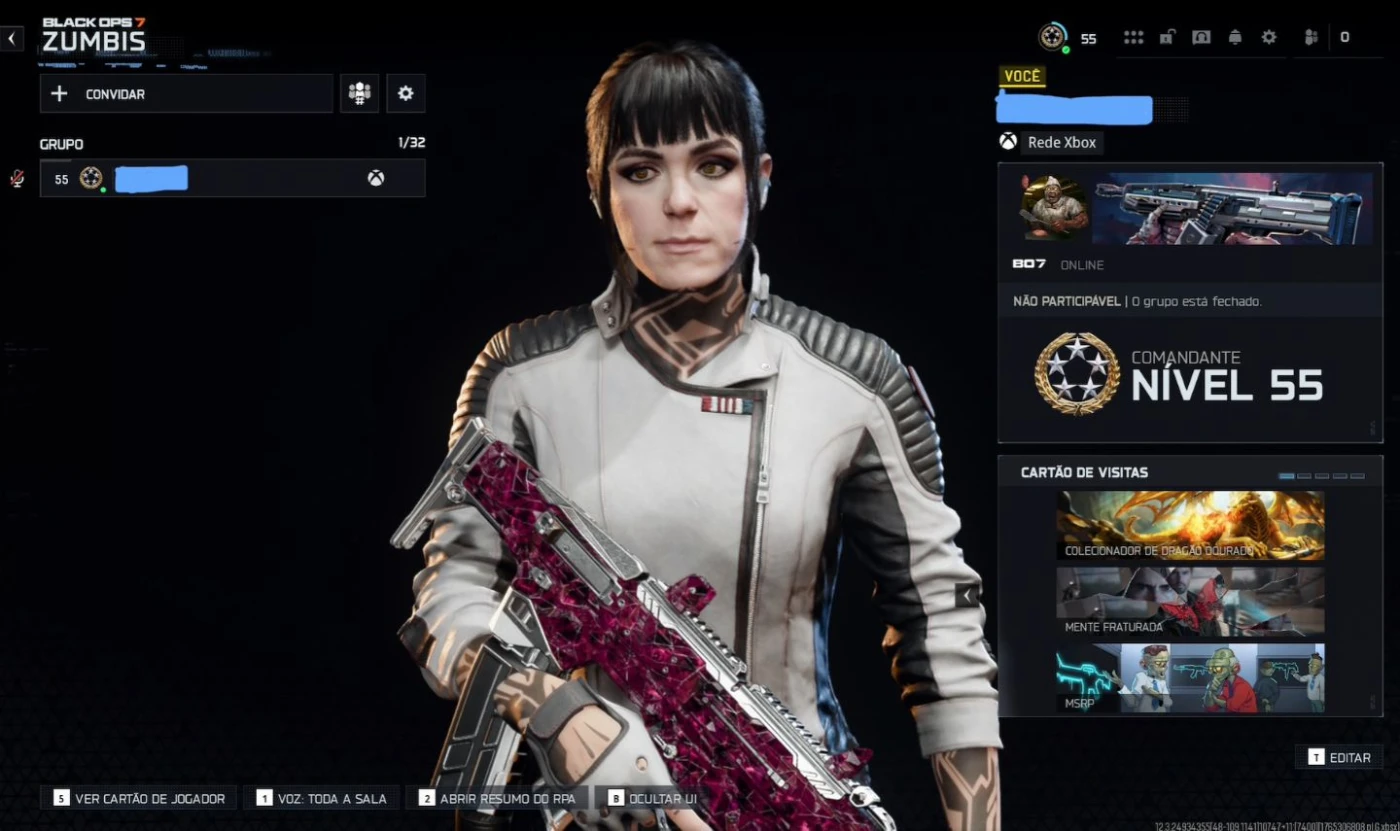Screen dimensions: 1400x831
Task: Go back with the top-left arrow
Action: tap(11, 39)
